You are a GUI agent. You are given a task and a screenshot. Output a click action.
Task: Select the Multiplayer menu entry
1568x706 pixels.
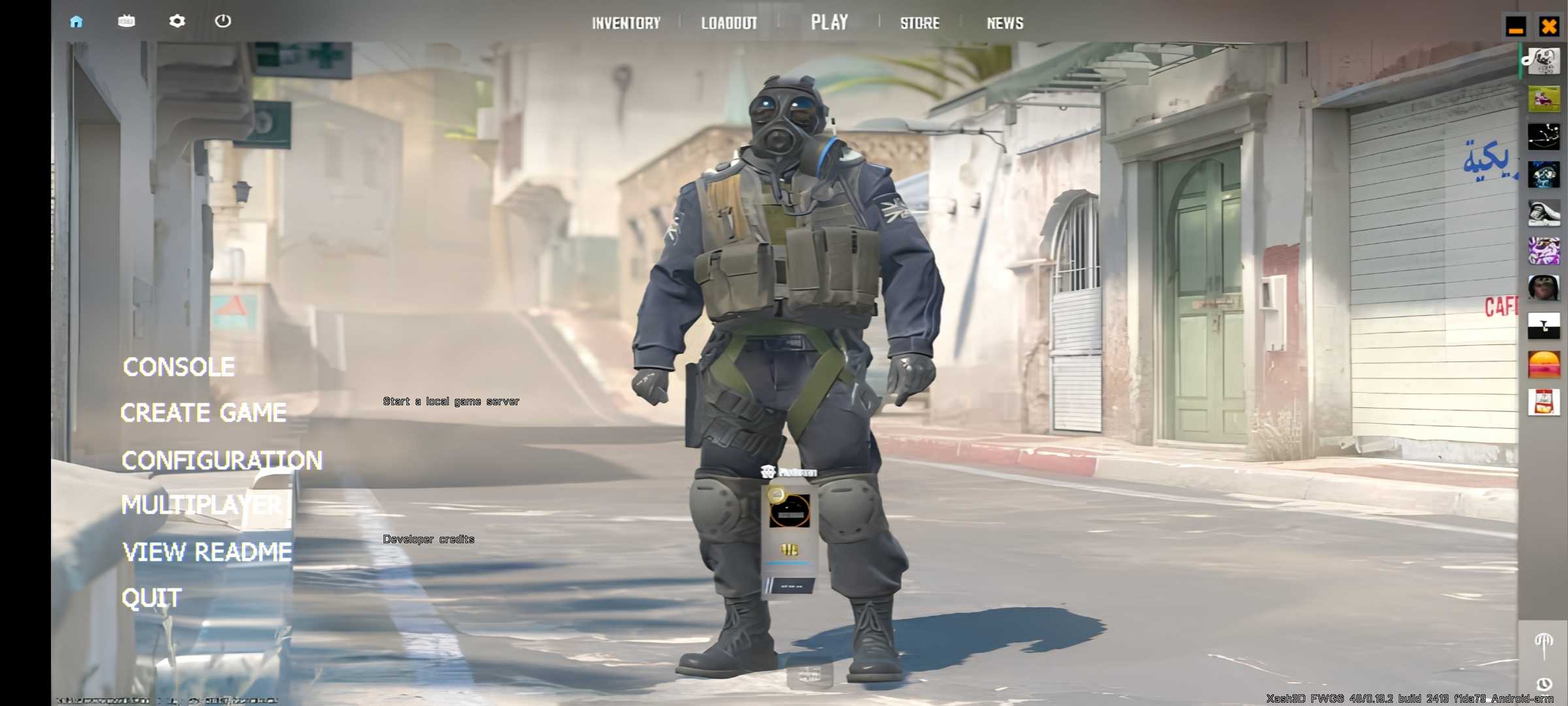(x=201, y=505)
